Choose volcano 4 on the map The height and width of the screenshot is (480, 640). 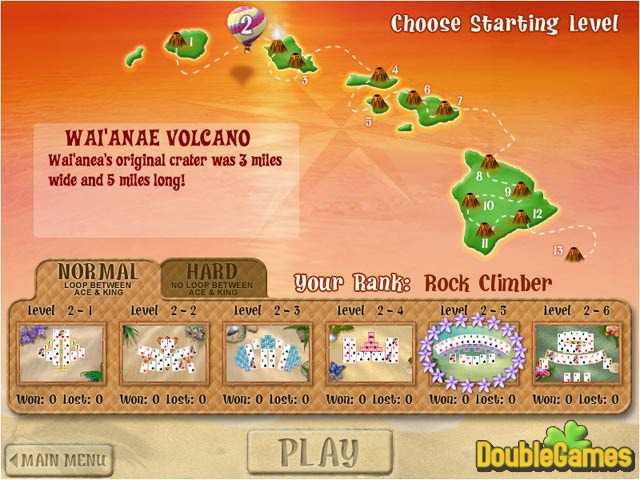(x=381, y=77)
